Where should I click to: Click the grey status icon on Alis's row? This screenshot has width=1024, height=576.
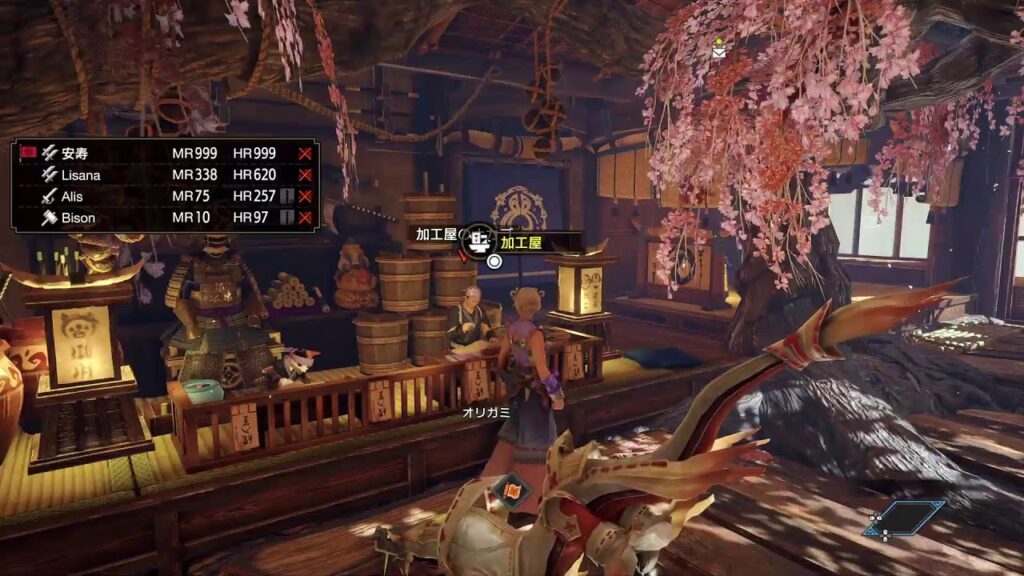[x=286, y=196]
